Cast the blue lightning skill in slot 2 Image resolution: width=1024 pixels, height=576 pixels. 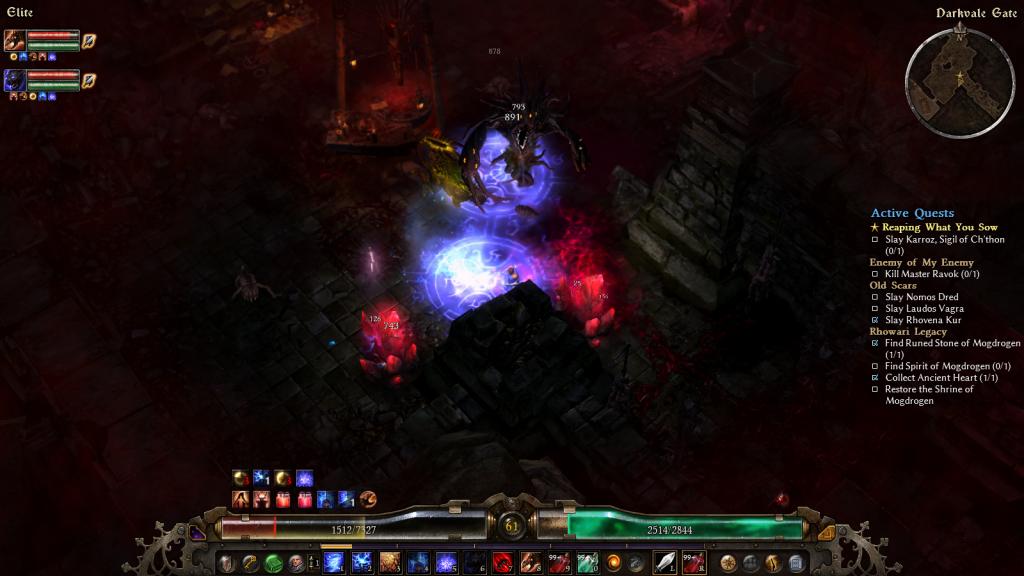(x=362, y=562)
